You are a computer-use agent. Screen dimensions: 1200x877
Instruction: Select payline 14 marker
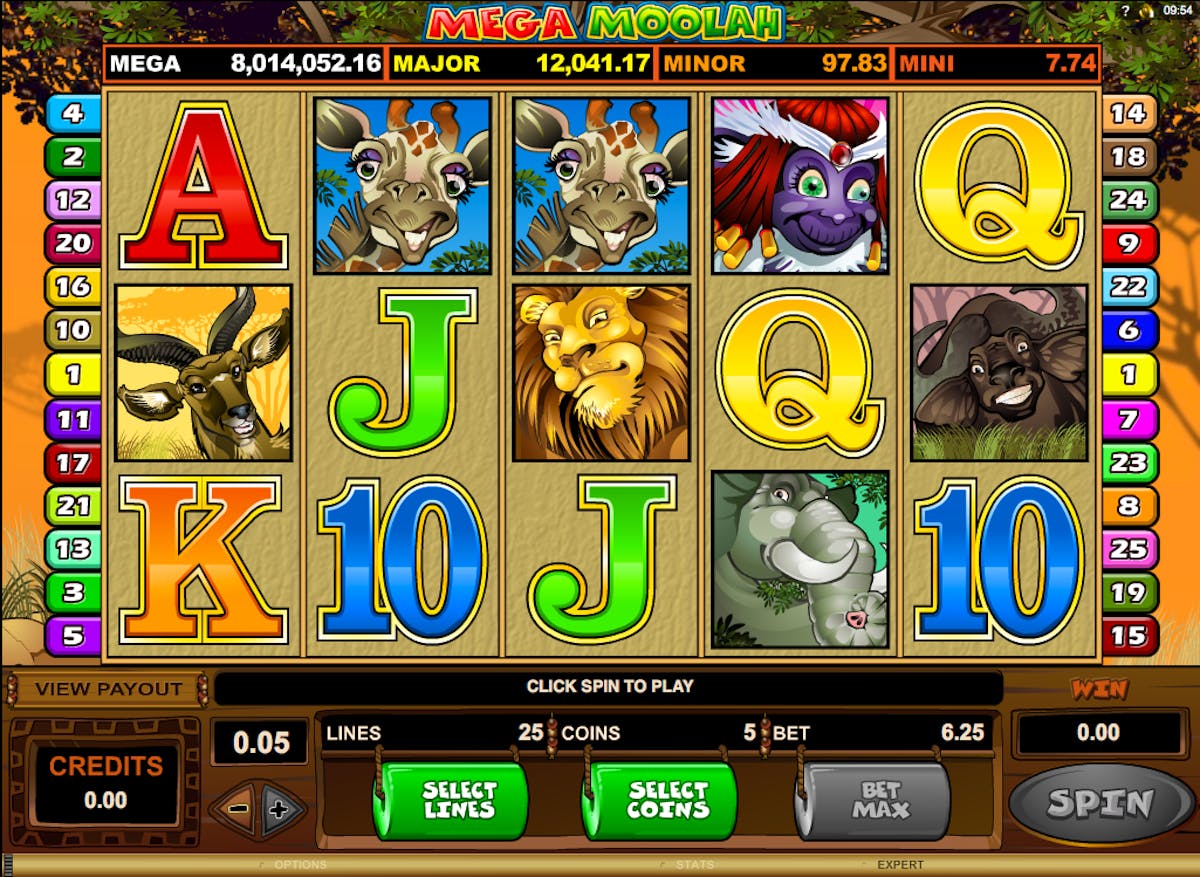point(1128,113)
